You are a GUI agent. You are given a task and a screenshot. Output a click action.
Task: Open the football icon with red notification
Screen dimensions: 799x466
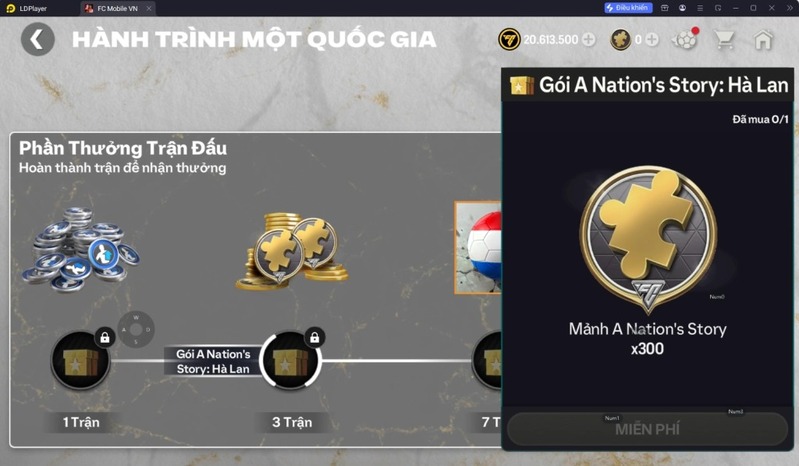pyautogui.click(x=685, y=40)
